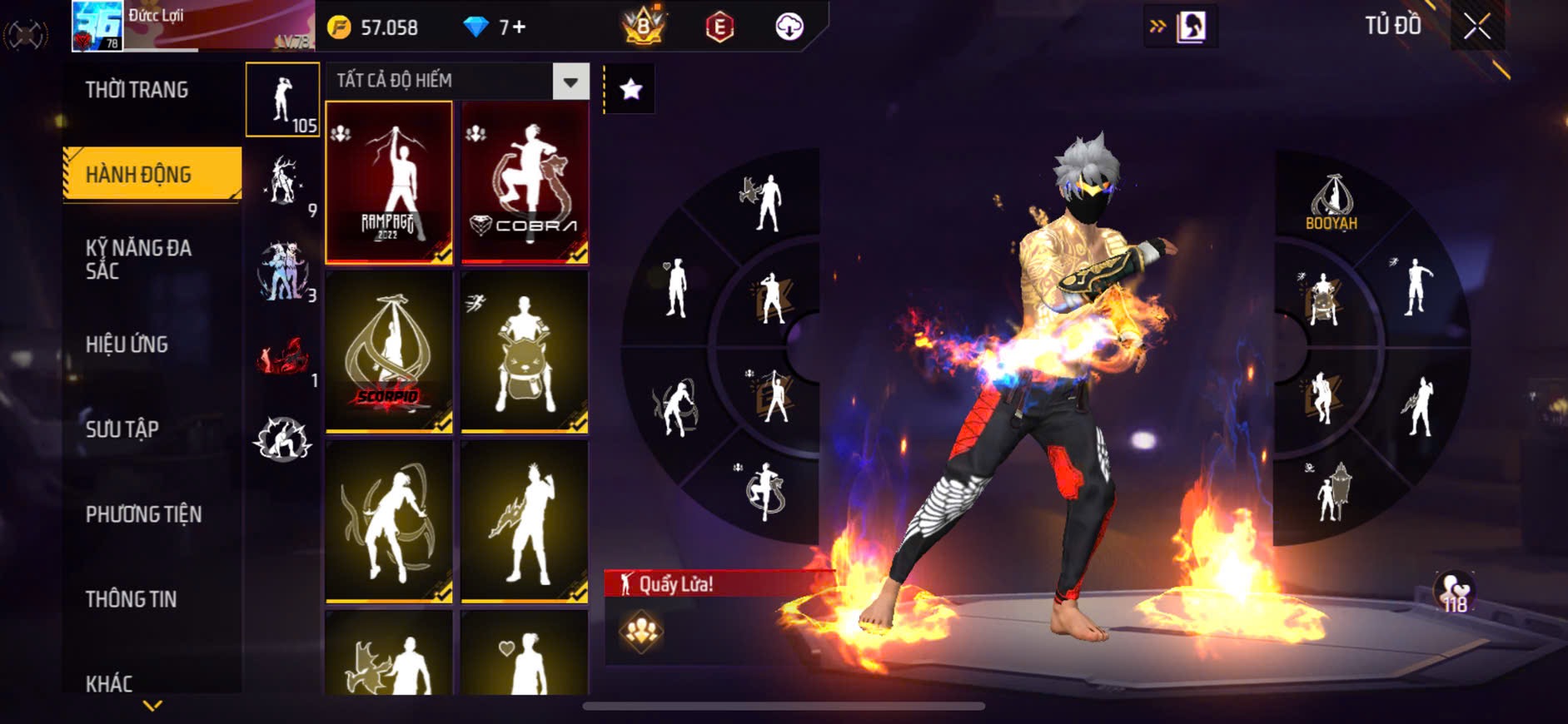Open the cloud download icon
The image size is (1568, 724).
point(789,27)
